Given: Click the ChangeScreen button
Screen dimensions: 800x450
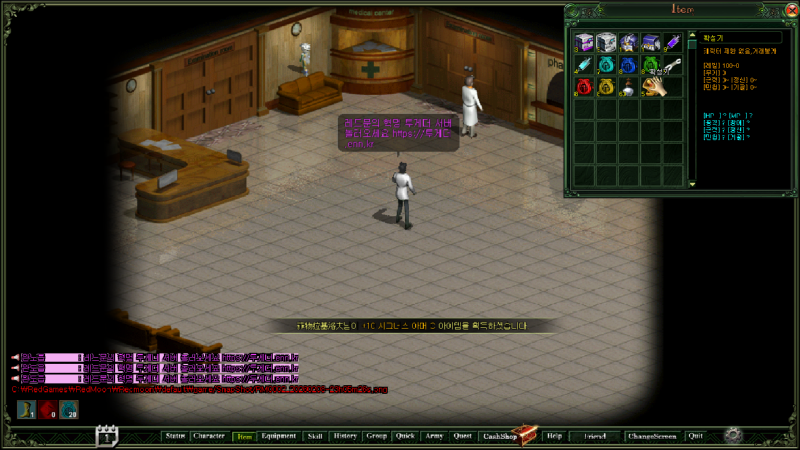Looking at the screenshot, I should [x=651, y=436].
